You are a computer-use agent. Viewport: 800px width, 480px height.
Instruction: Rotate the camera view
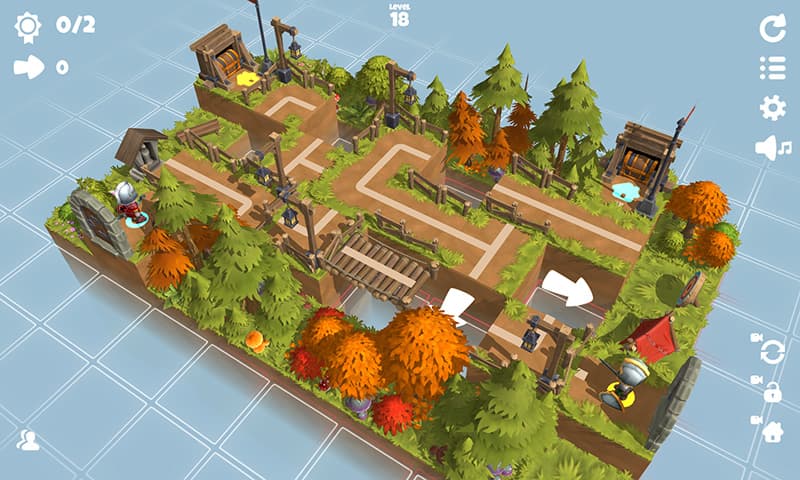click(x=771, y=351)
